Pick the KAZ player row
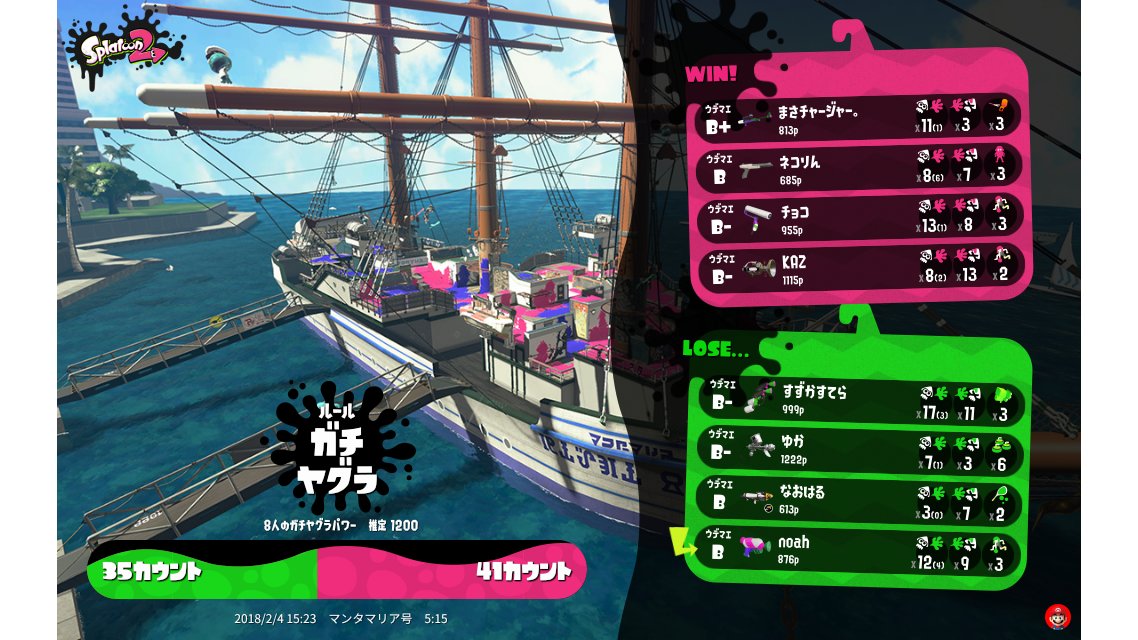 coord(858,268)
